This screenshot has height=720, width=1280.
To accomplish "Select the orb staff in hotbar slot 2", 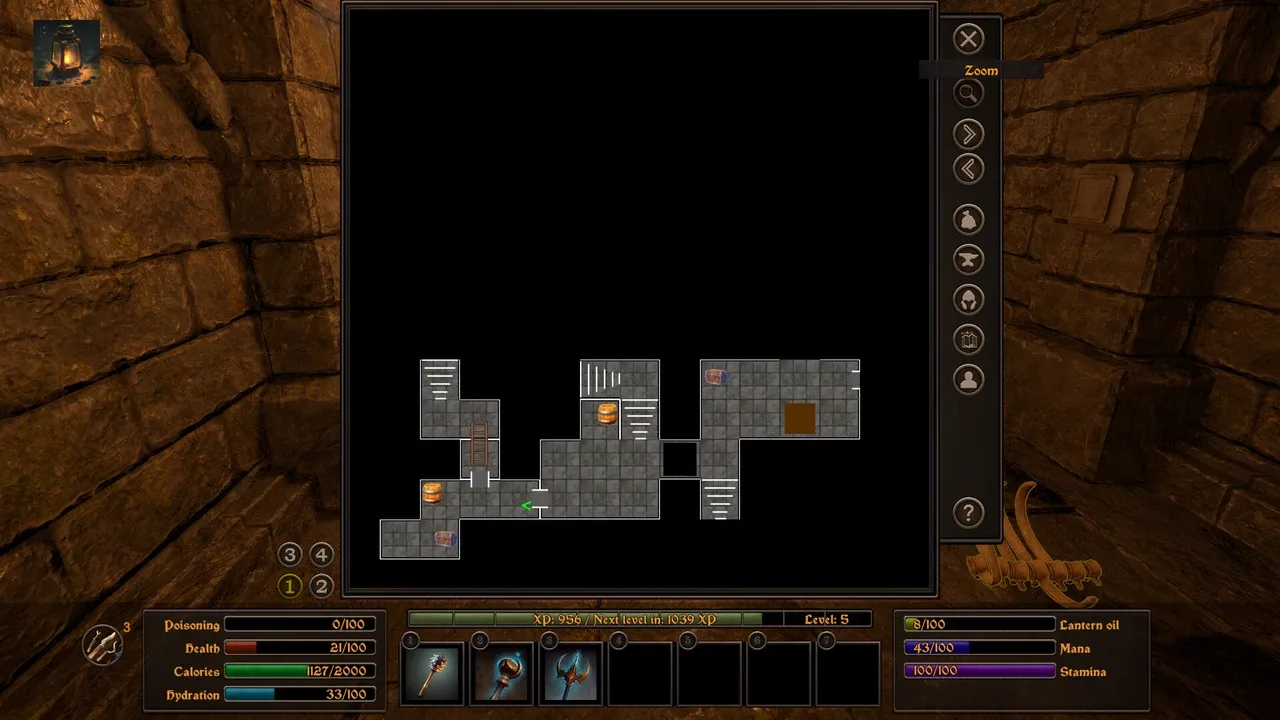I will (x=502, y=673).
